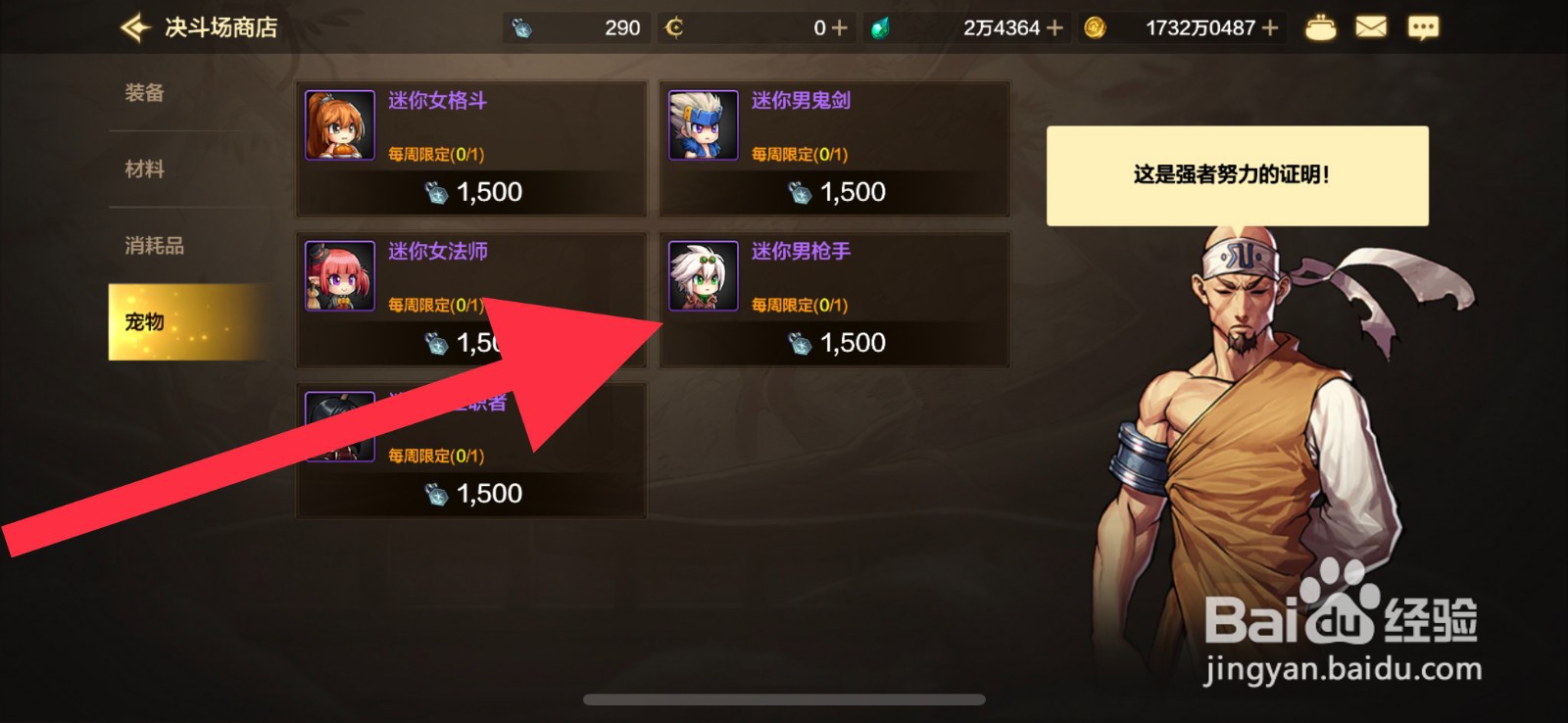
Task: Click the 迷你女法师 portrait thumbnail
Action: 338,274
